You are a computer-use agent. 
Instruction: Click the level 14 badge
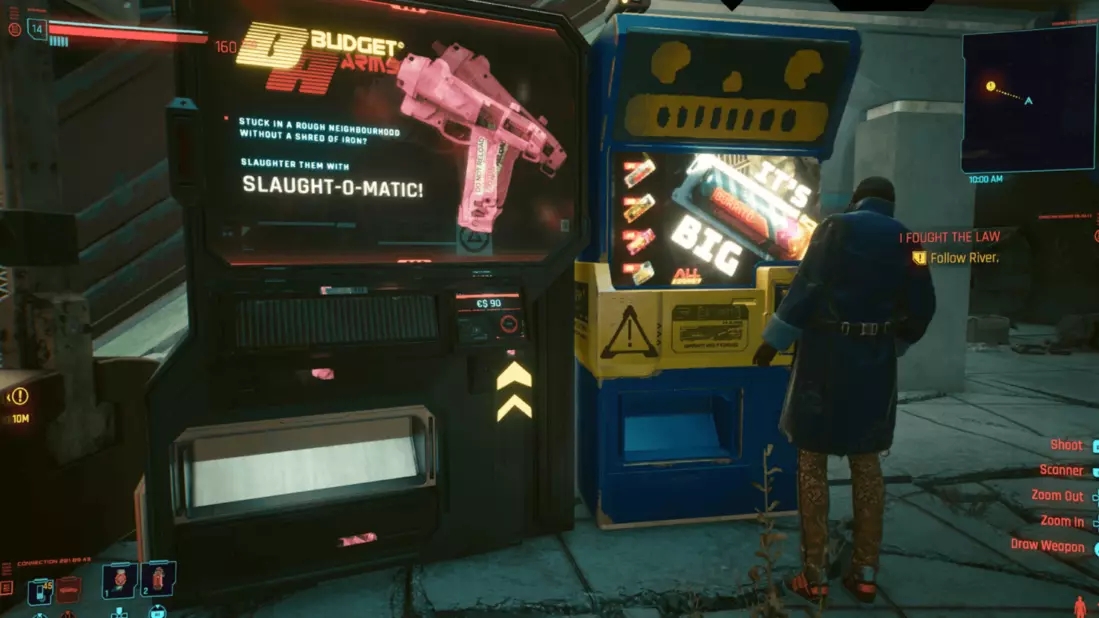tap(37, 28)
